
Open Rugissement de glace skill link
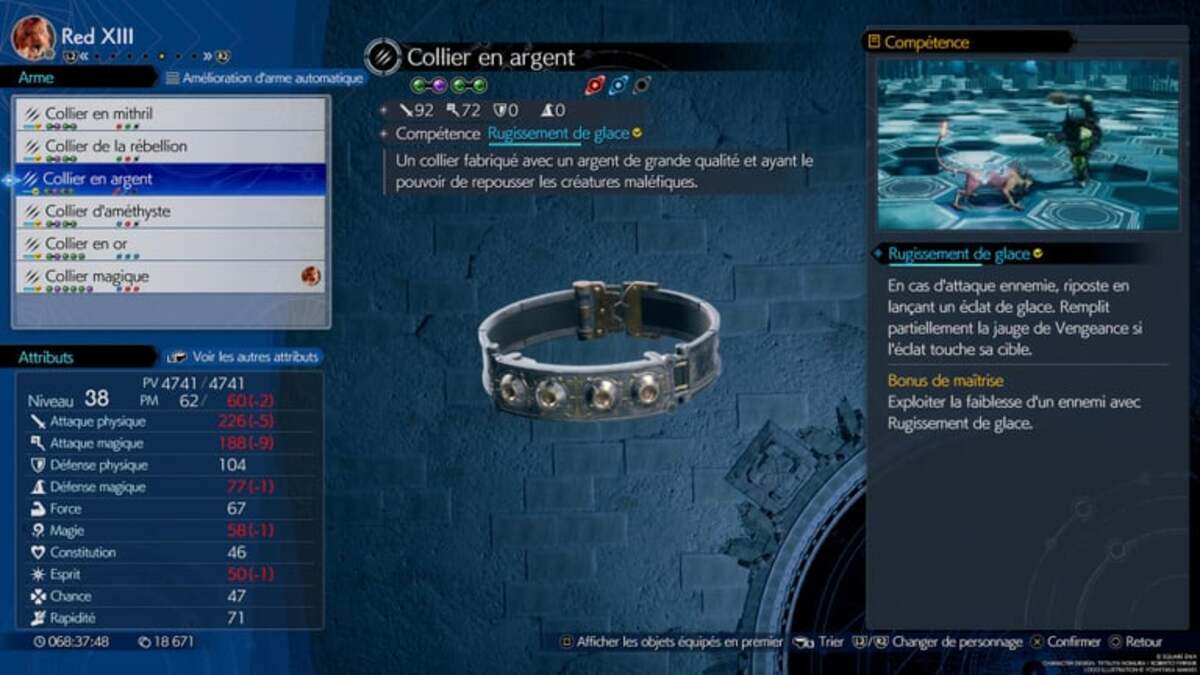point(558,133)
